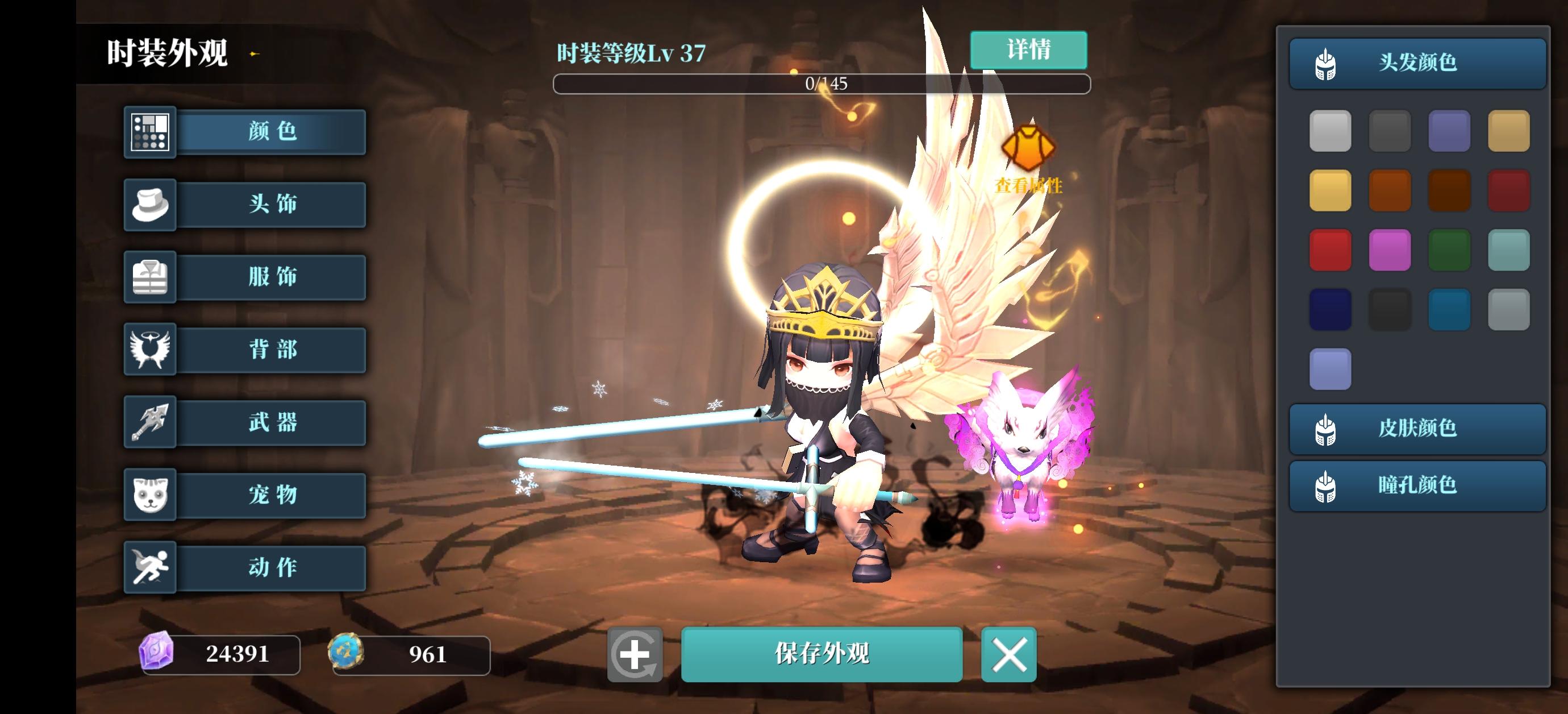Click the purple gem currency icon
Screen dimensions: 1568x714
pyautogui.click(x=157, y=655)
